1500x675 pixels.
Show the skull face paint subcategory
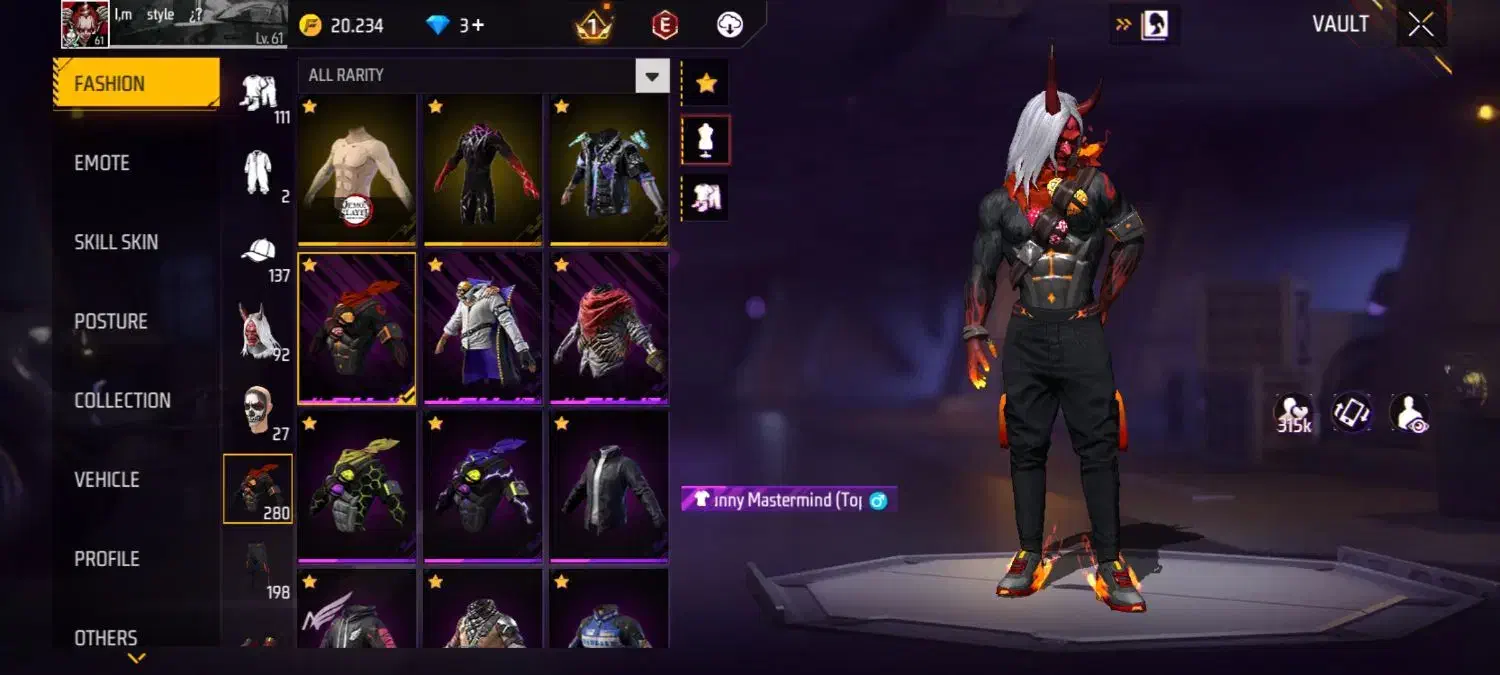coord(259,411)
